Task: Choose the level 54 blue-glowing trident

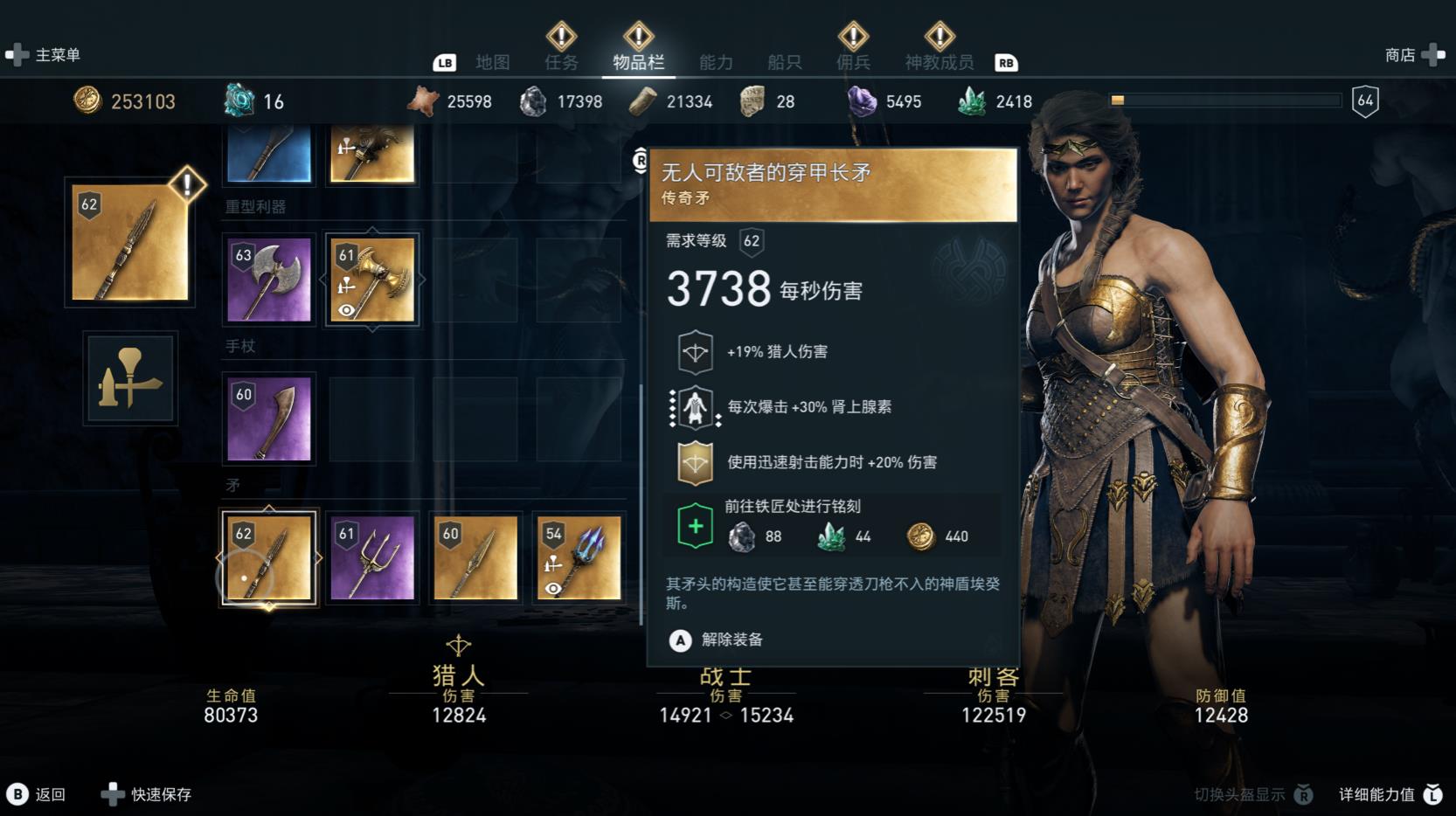Action: coord(579,557)
